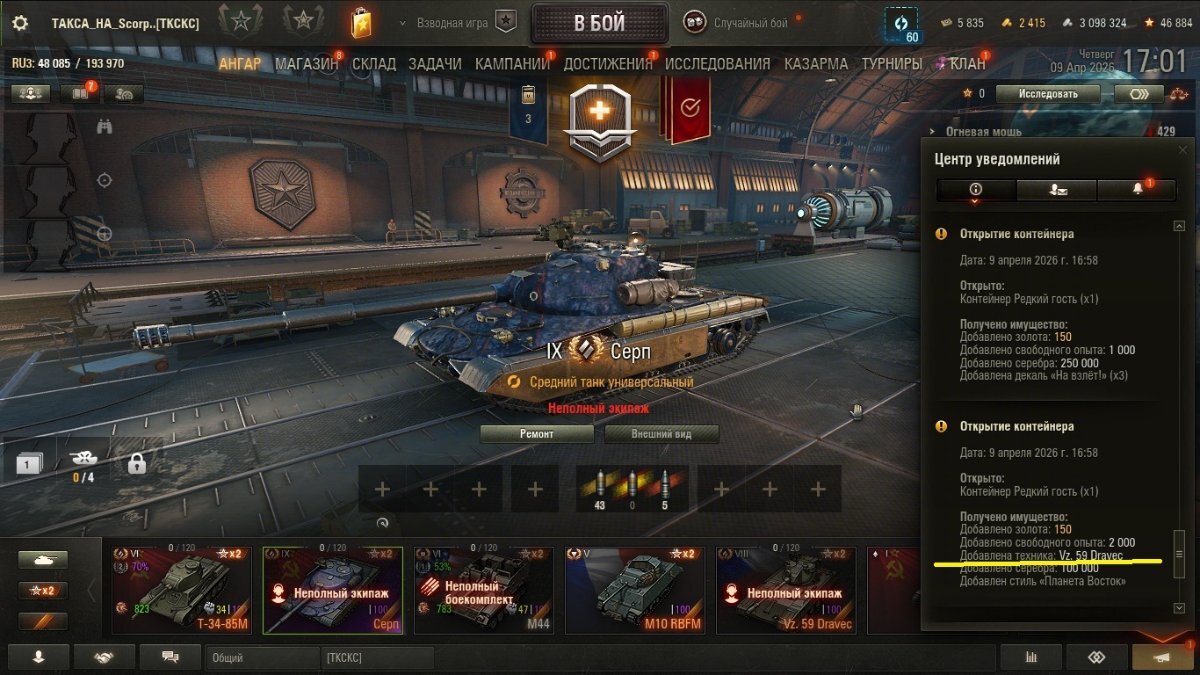
Task: Open the ТУРНИРЫ tab
Action: pos(891,64)
